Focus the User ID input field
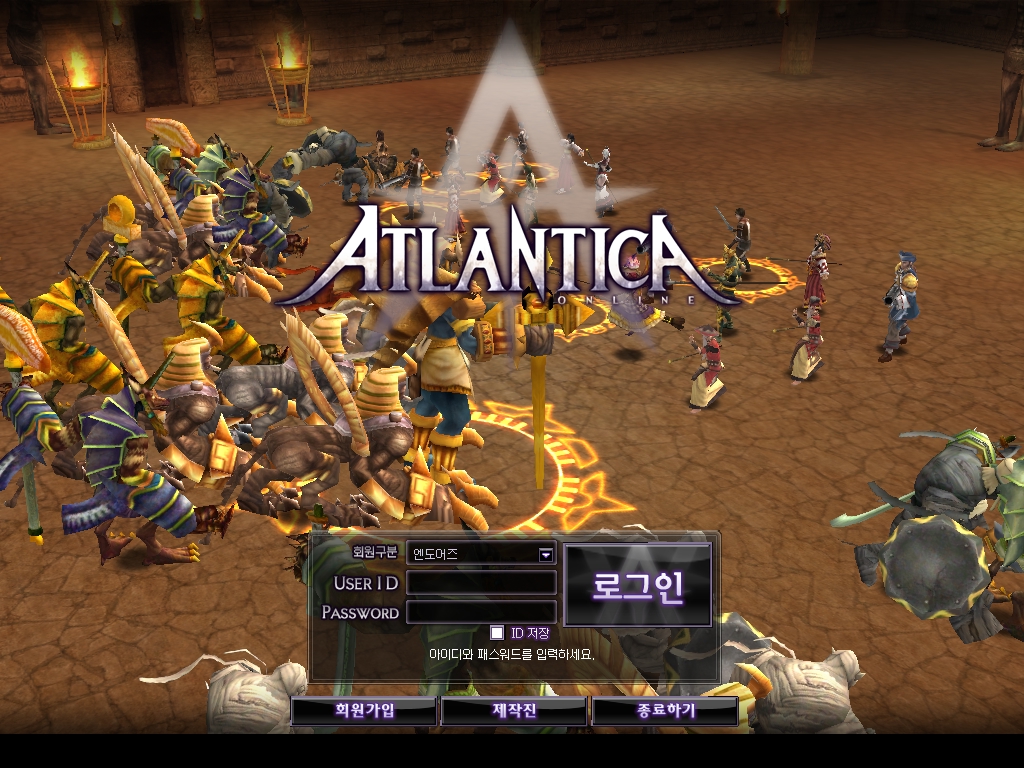This screenshot has width=1024, height=768. coord(481,583)
